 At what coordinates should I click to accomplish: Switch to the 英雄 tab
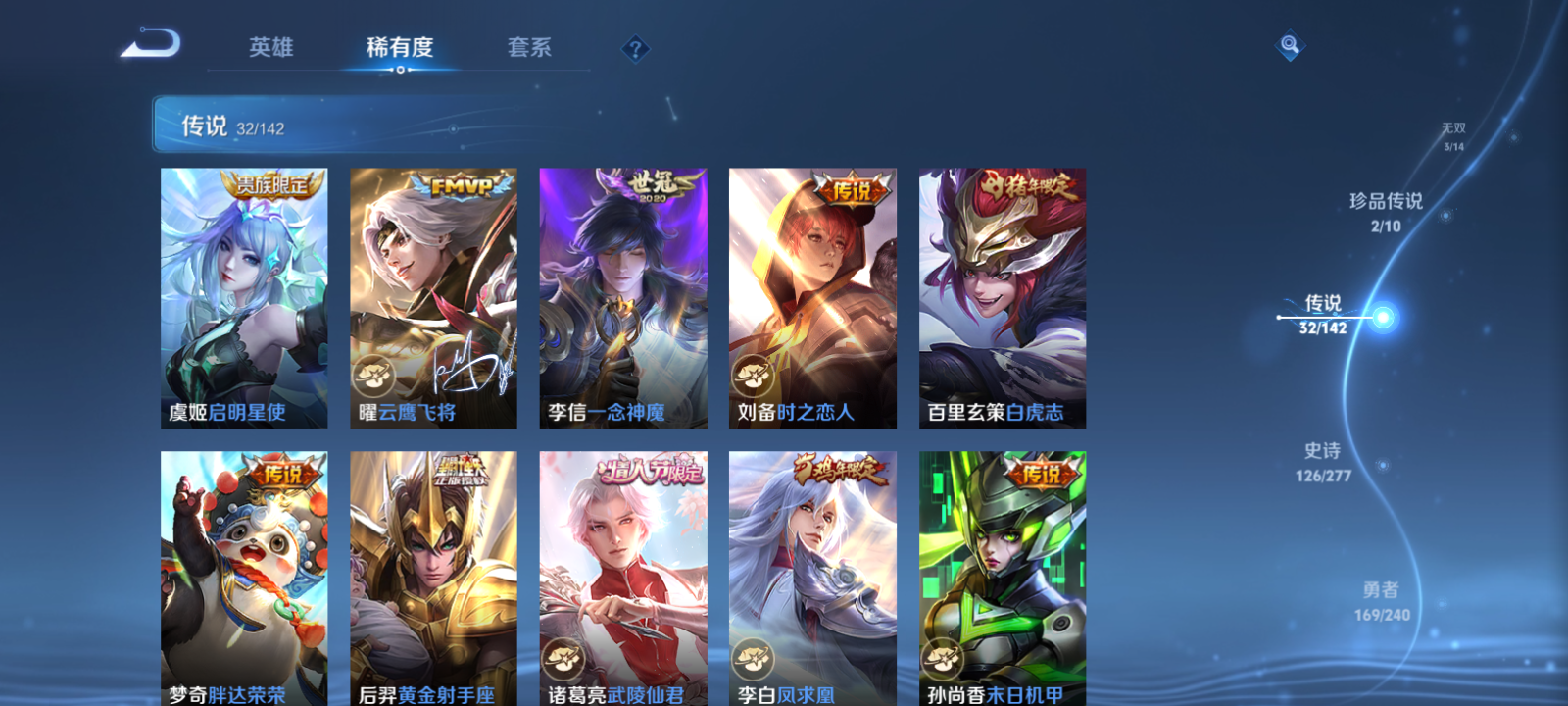point(271,46)
